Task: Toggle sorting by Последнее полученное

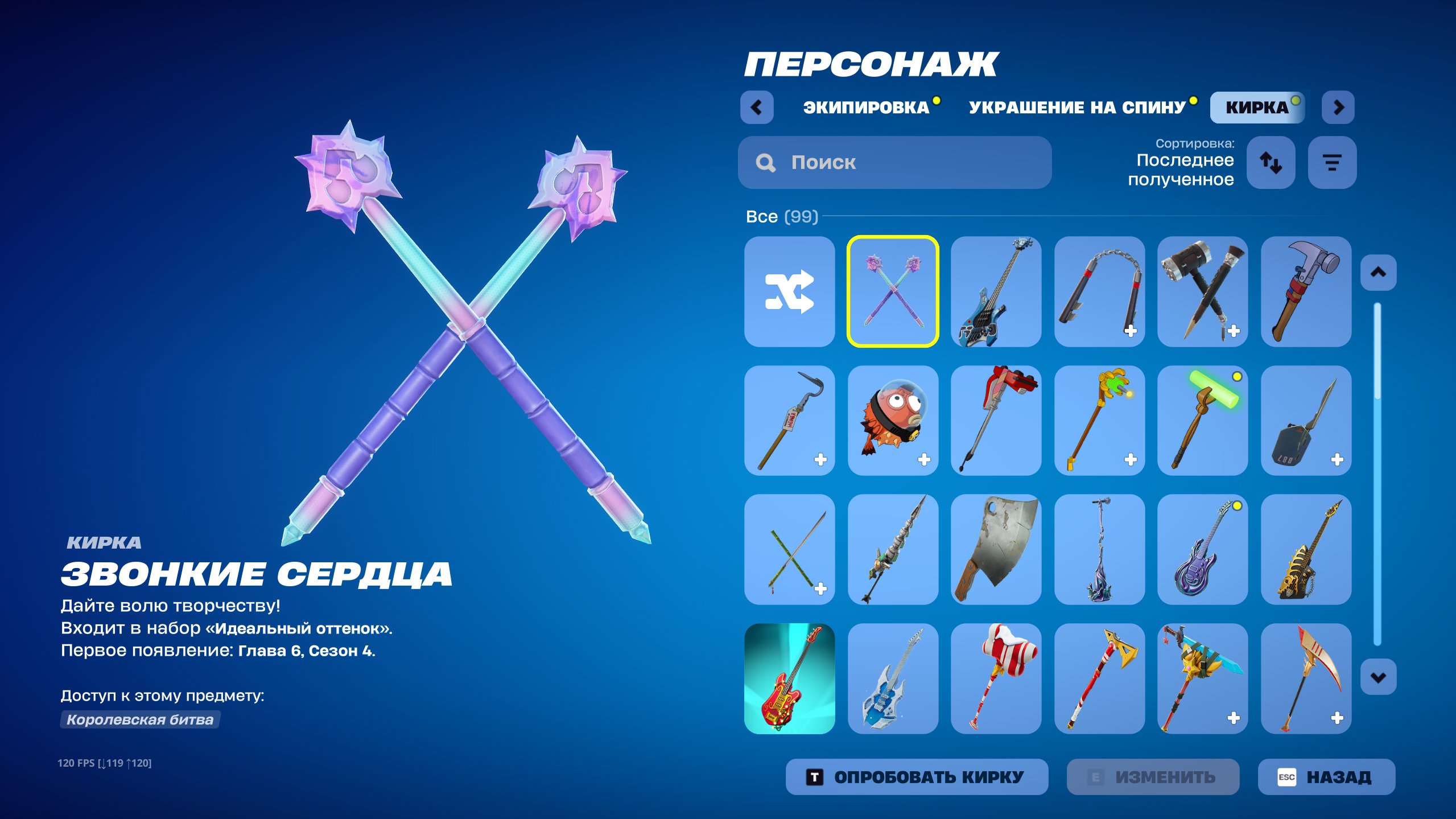Action: [1185, 171]
